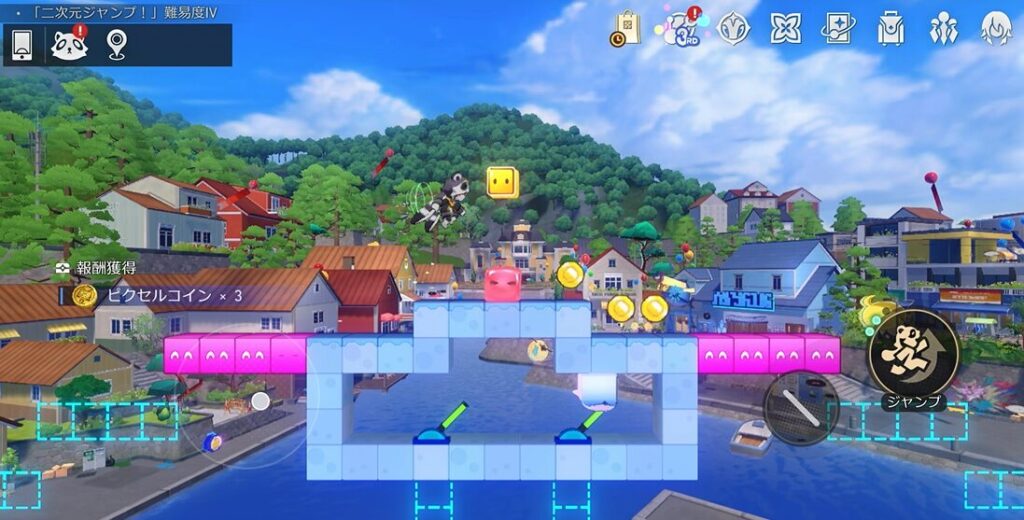The height and width of the screenshot is (520, 1024).
Task: Tap the virtual joystick knob
Action: click(260, 402)
